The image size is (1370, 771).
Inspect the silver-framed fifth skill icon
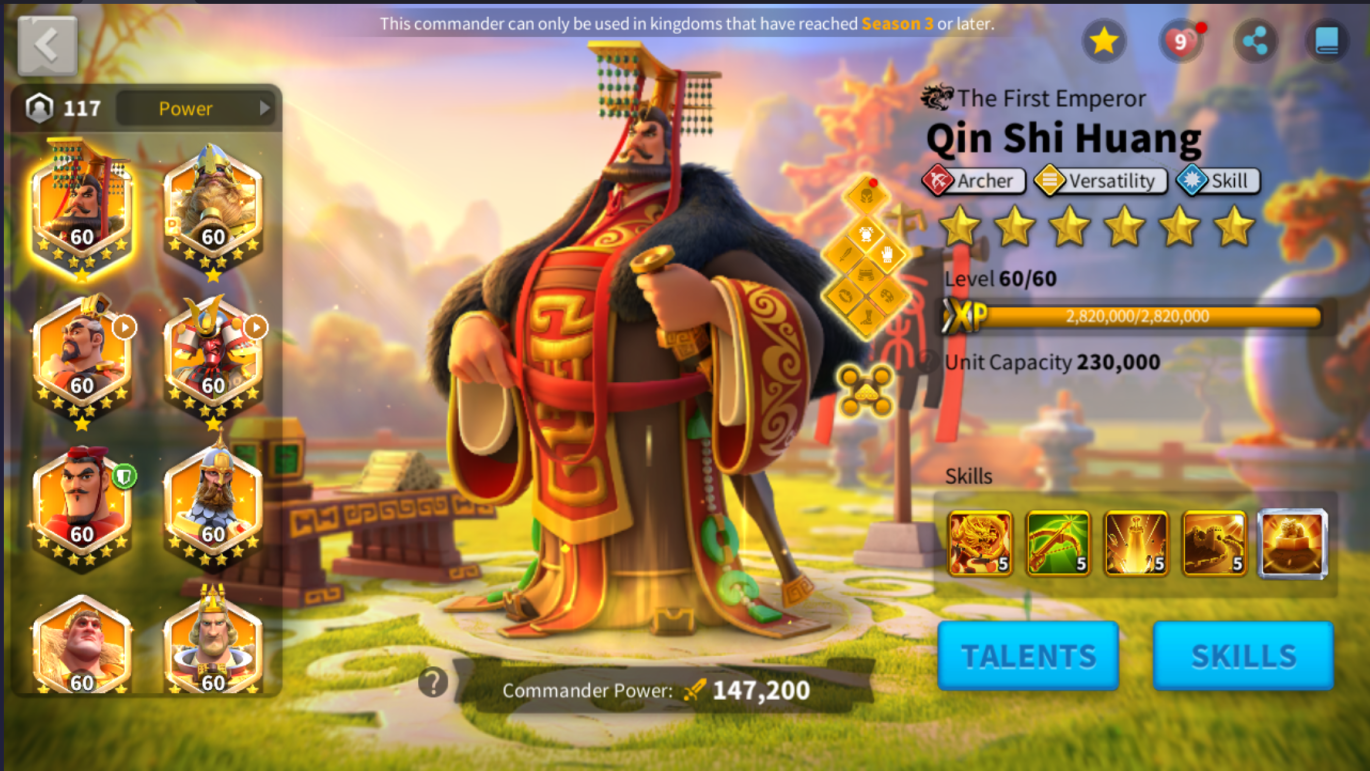1292,543
